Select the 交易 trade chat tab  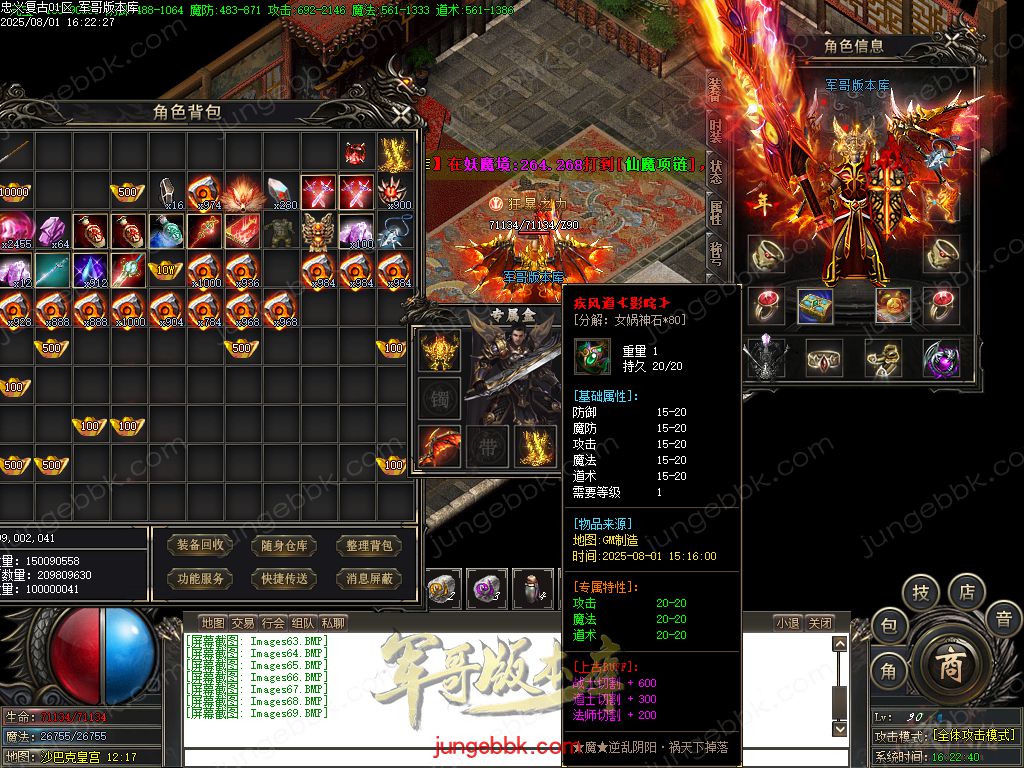[243, 623]
